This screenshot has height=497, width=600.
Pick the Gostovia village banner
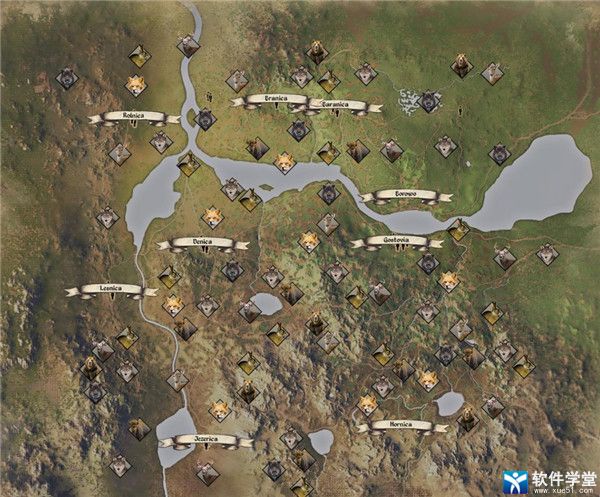[391, 241]
